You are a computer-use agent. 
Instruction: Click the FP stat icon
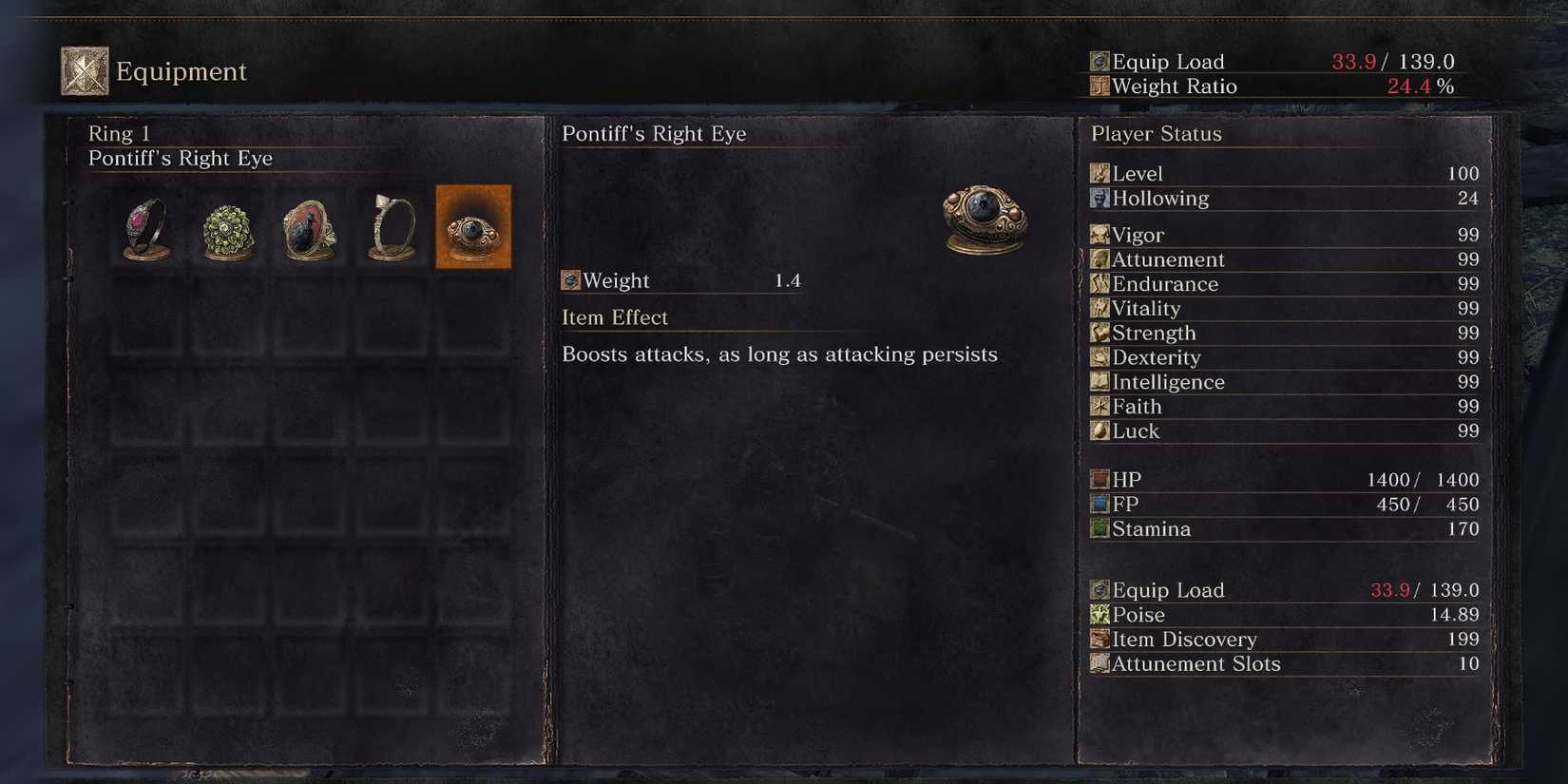pos(1099,504)
